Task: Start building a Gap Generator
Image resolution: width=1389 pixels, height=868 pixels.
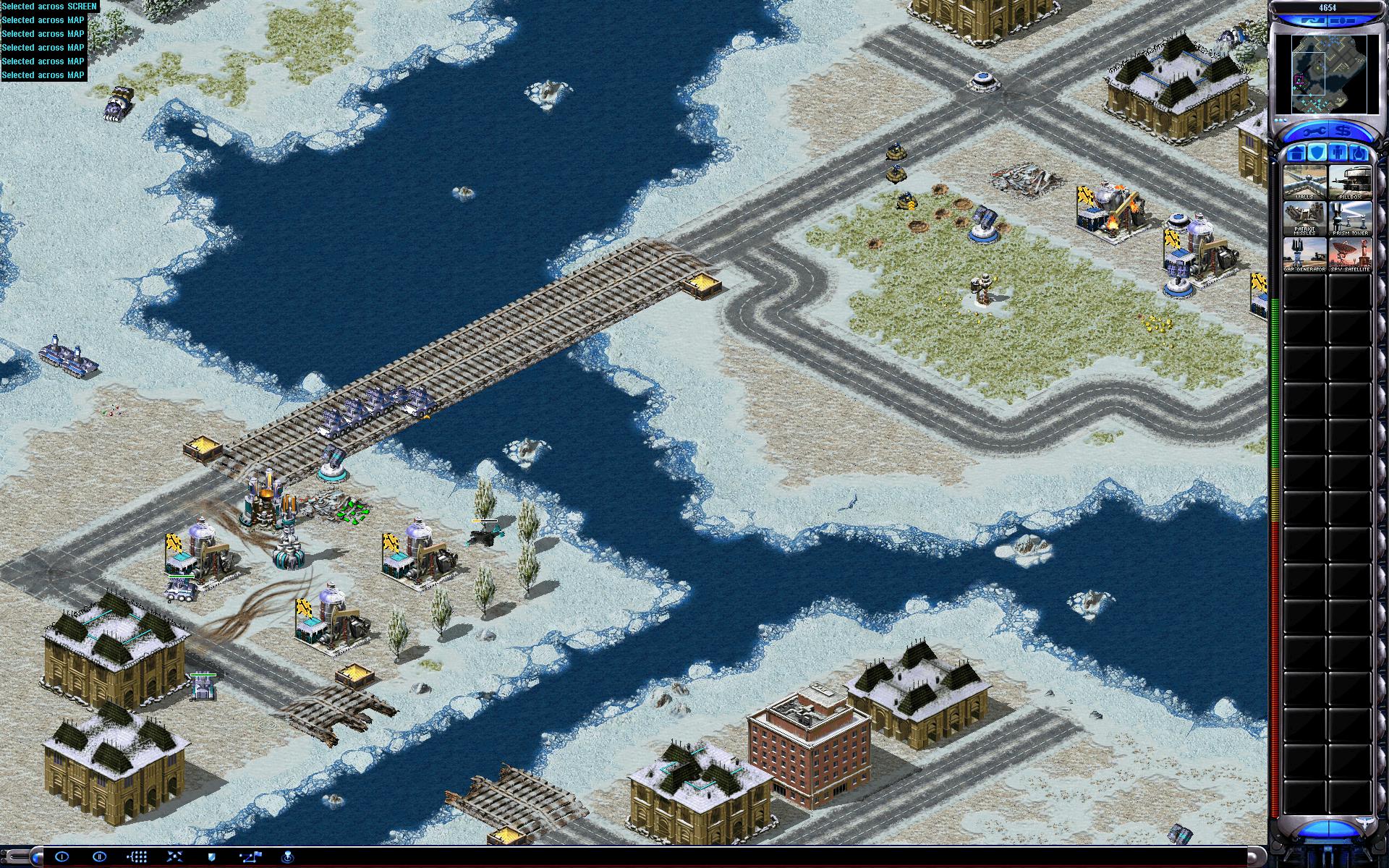Action: point(1304,255)
